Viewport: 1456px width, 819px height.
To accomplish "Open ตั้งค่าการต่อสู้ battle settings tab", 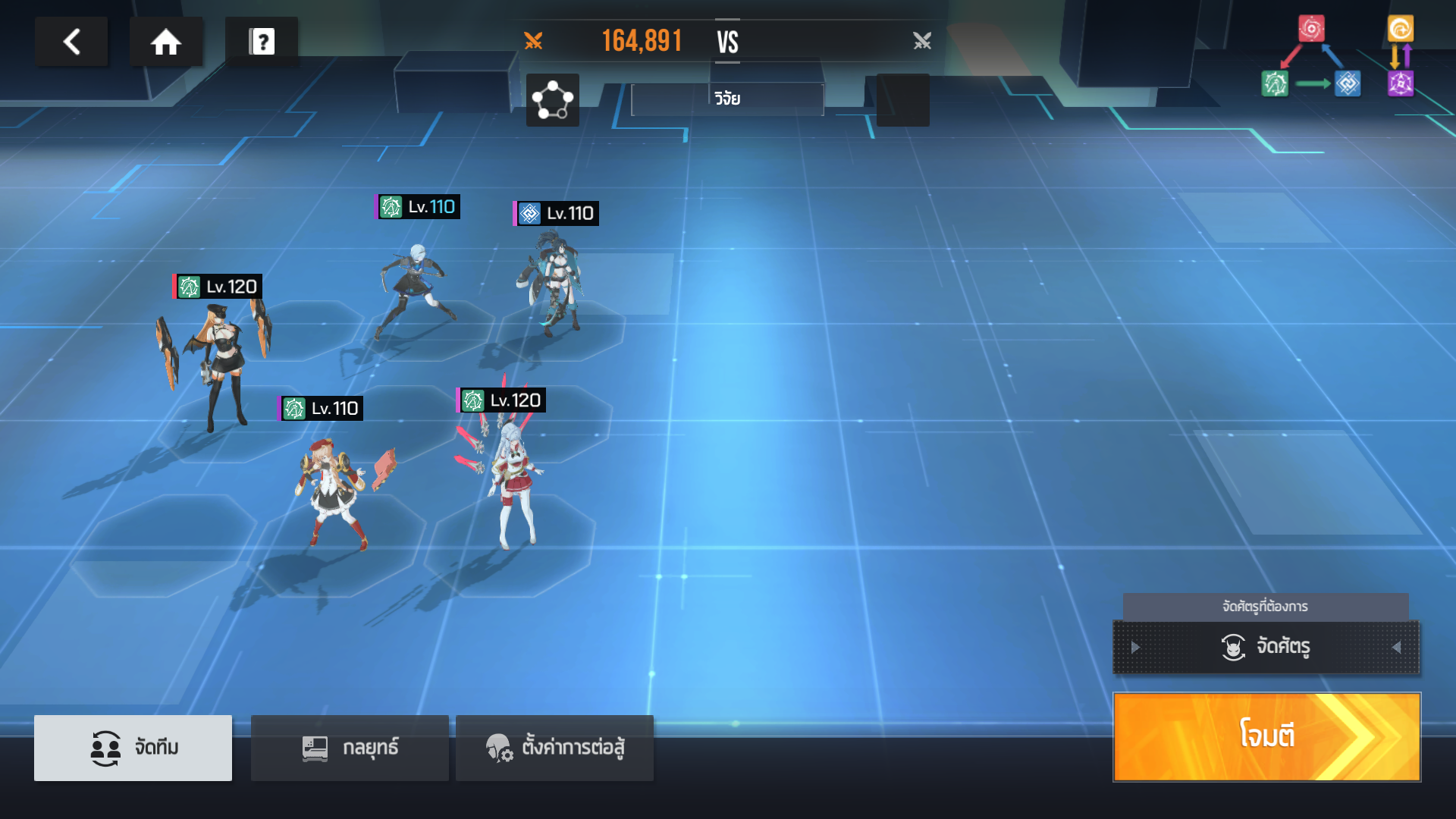I will coord(554,748).
